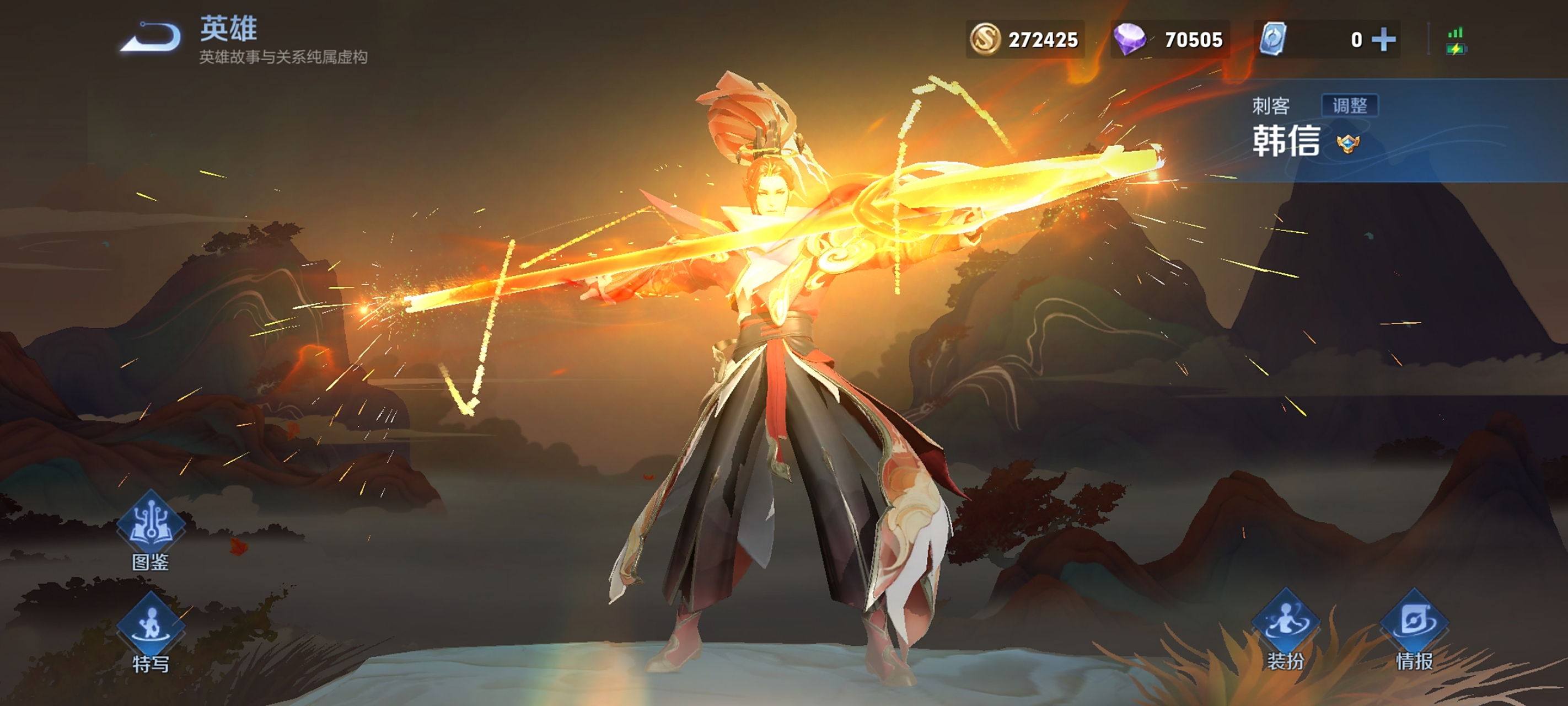This screenshot has height=706, width=1568.
Task: Tap the purple diamond currency icon
Action: [1129, 40]
